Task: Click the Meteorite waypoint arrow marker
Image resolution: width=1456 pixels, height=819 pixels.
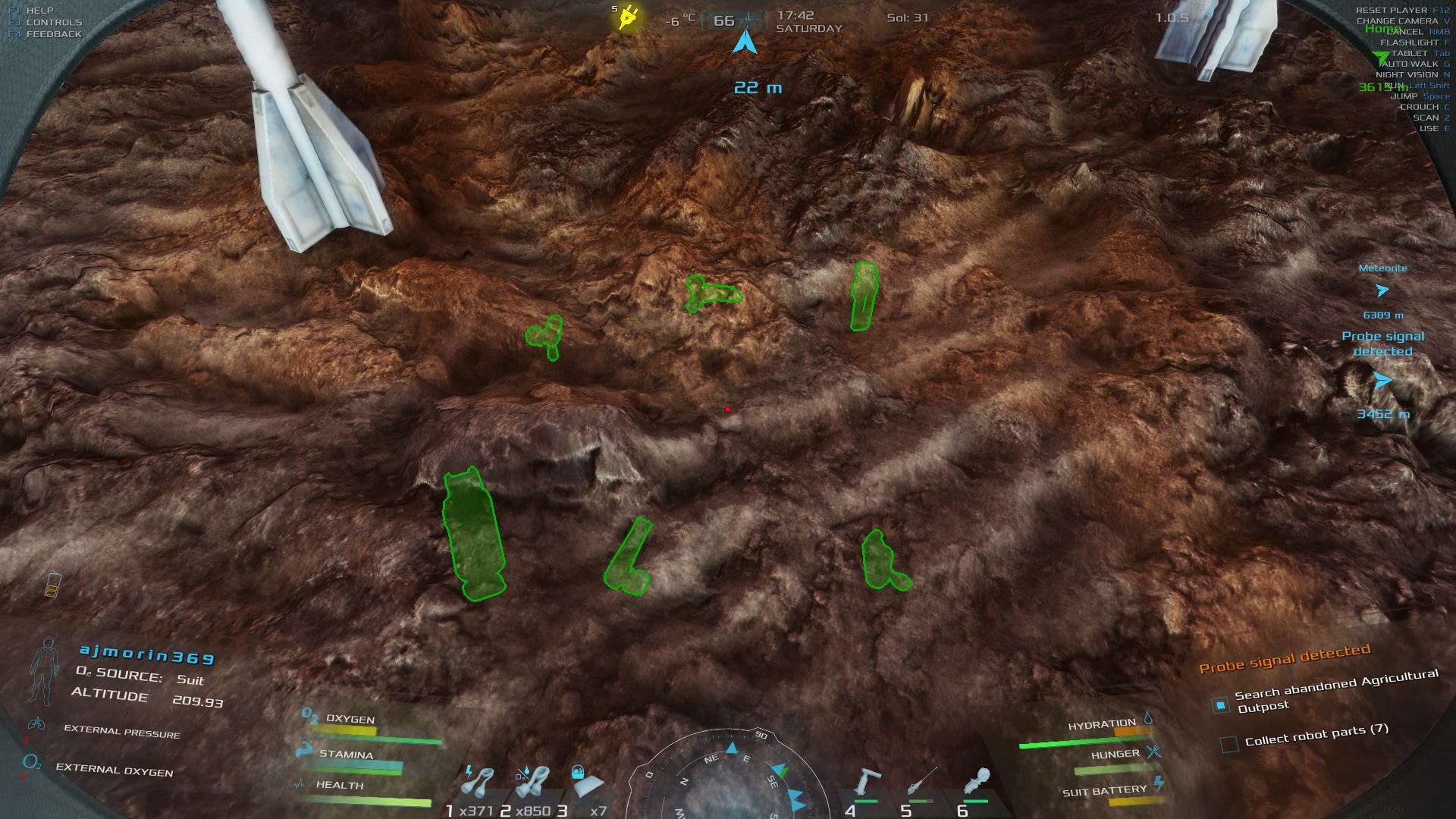Action: pos(1382,290)
